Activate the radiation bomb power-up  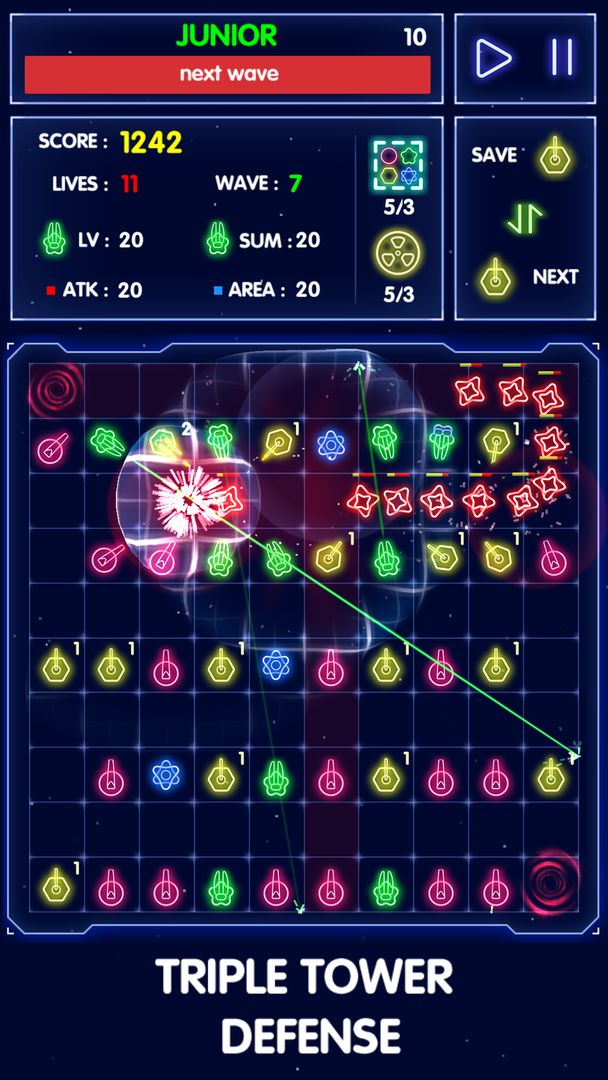[399, 254]
